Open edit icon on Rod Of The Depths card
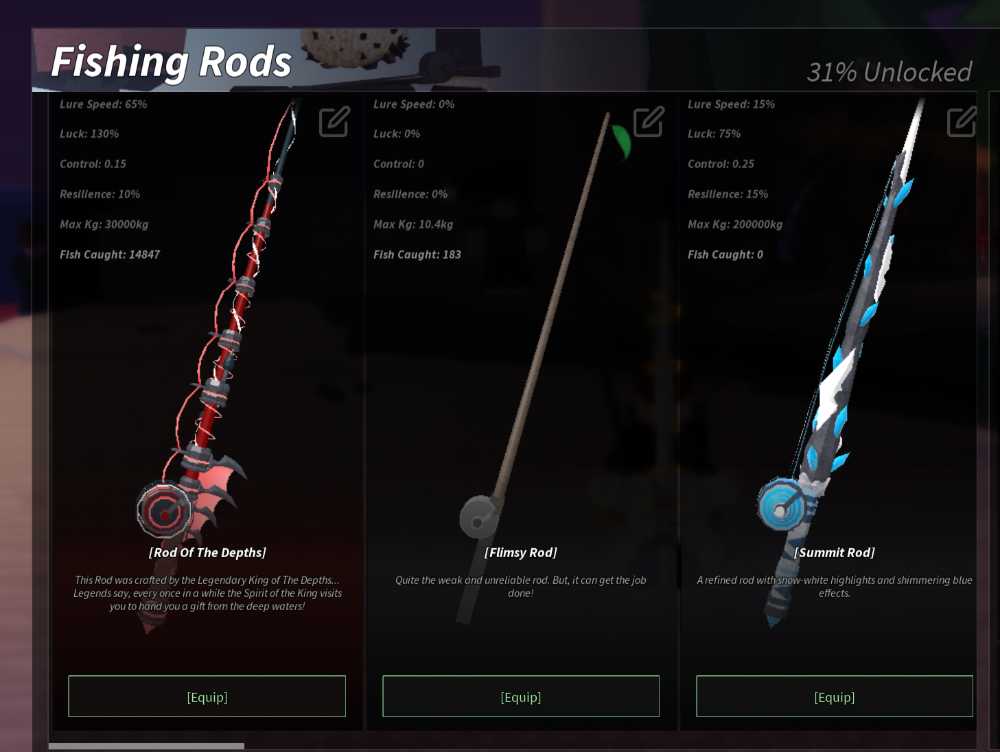The image size is (1000, 752). (x=334, y=122)
